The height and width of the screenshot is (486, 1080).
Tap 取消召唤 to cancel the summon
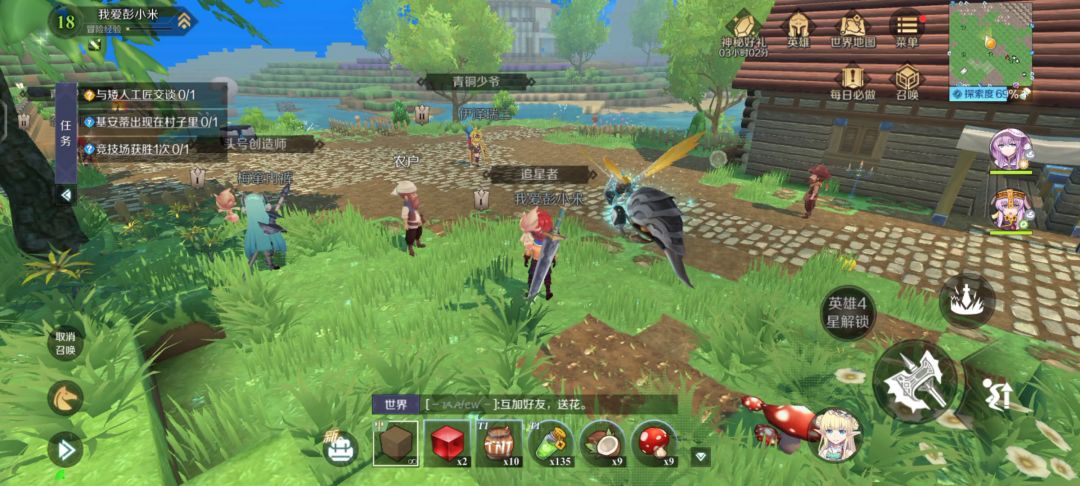coord(65,343)
